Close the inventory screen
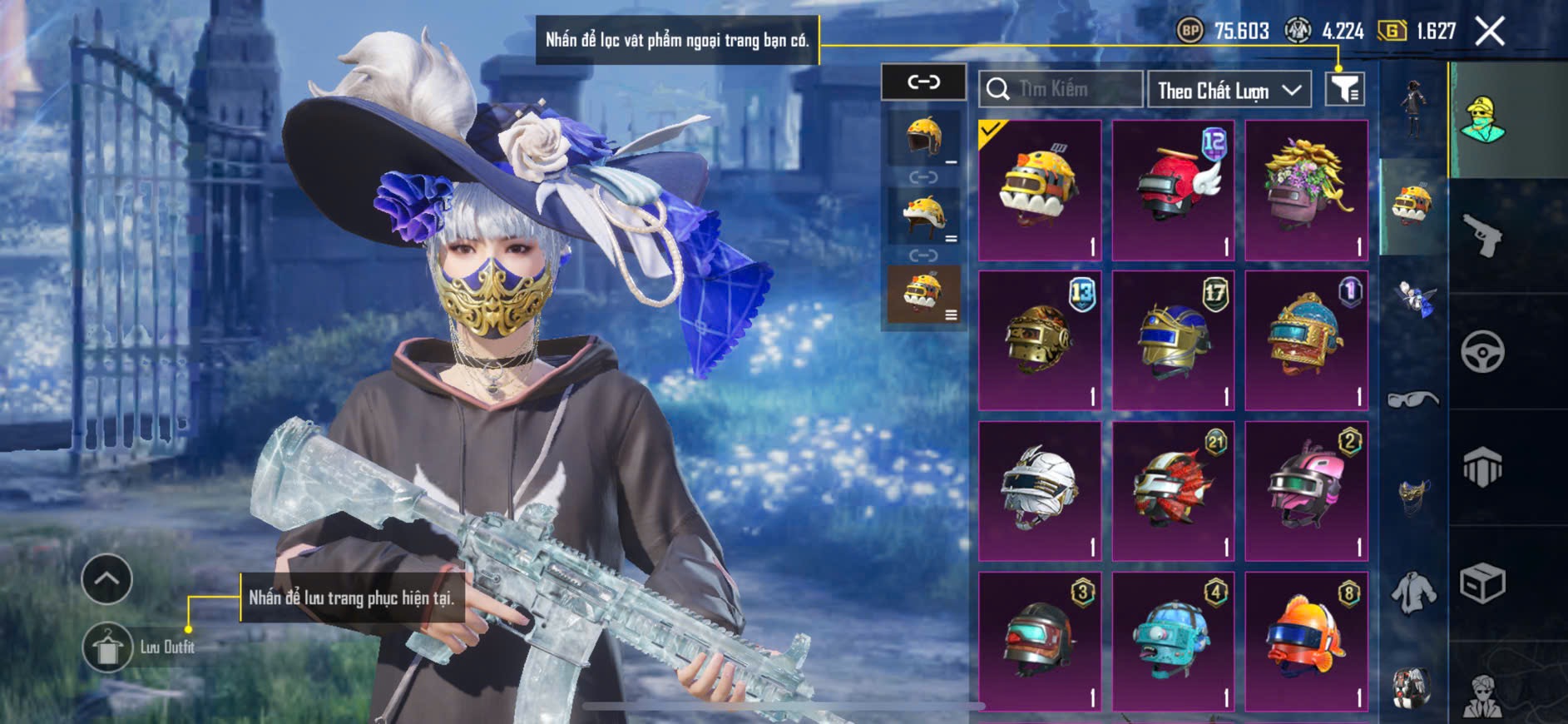 (1489, 32)
